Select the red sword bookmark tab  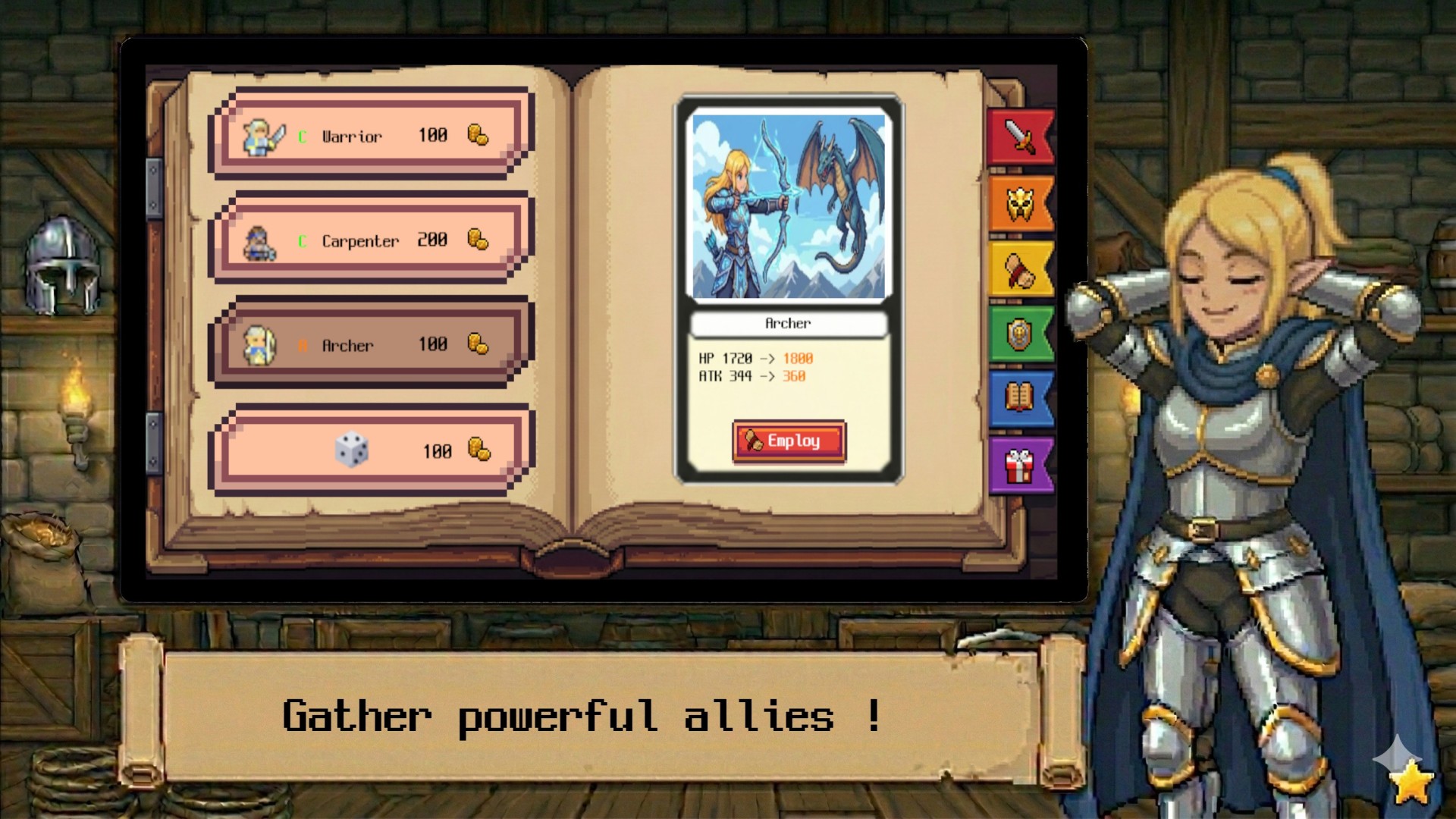tap(1020, 139)
